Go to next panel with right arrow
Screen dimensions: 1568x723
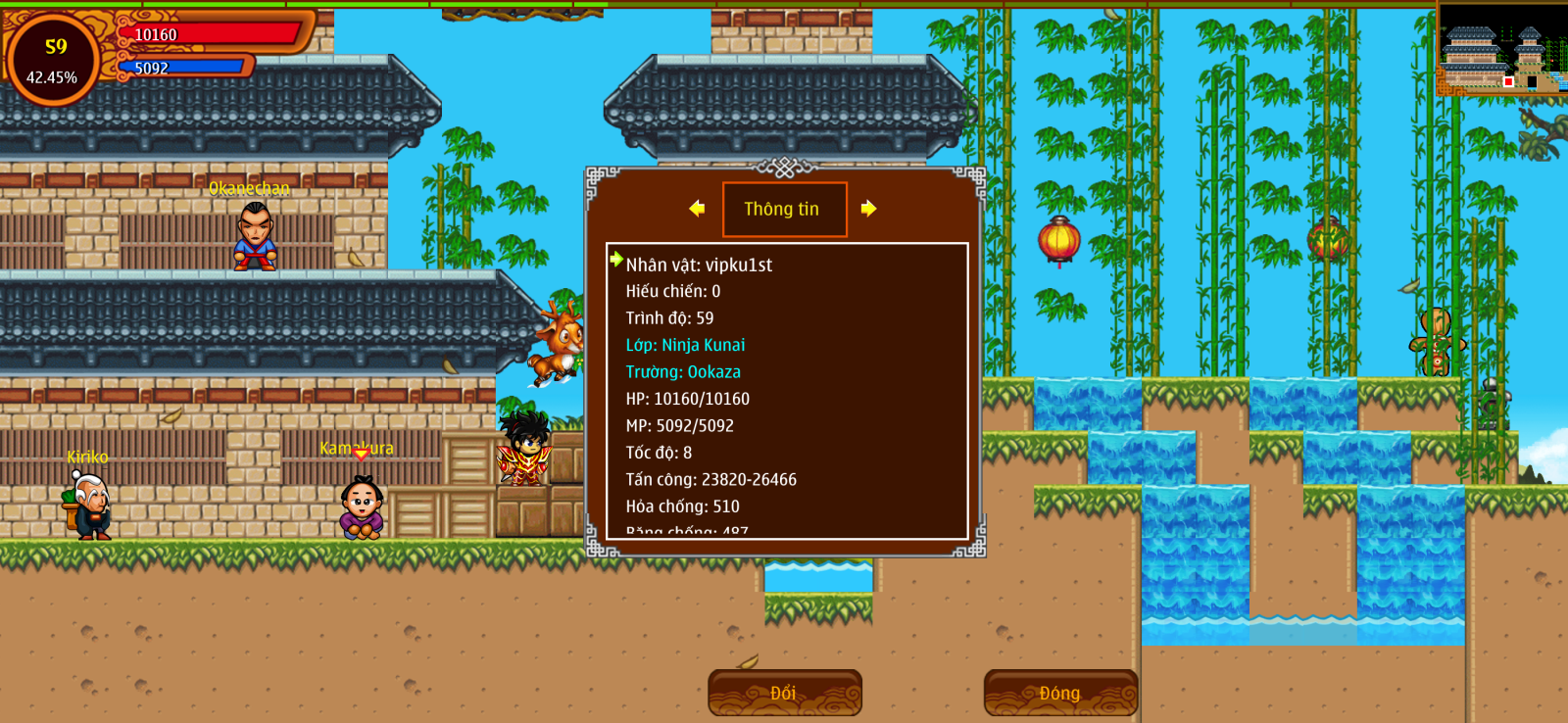868,209
